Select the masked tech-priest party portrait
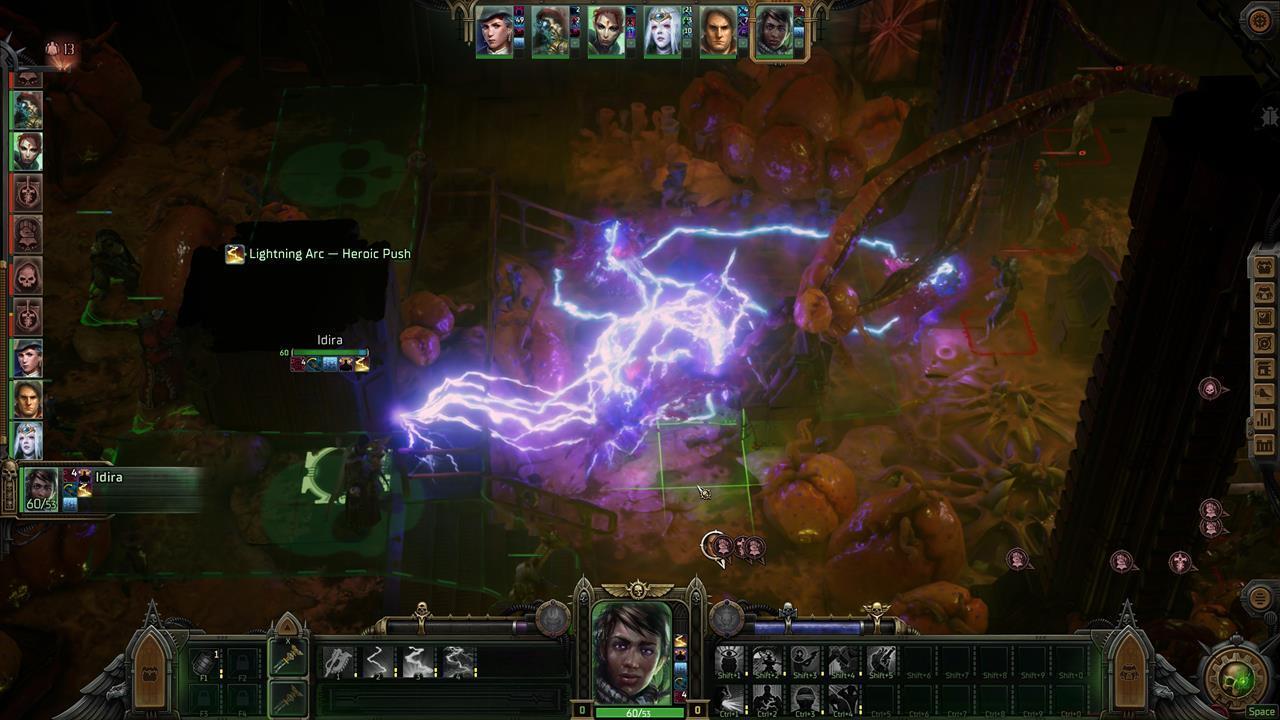Screen dimensions: 1280x720 pyautogui.click(x=549, y=32)
